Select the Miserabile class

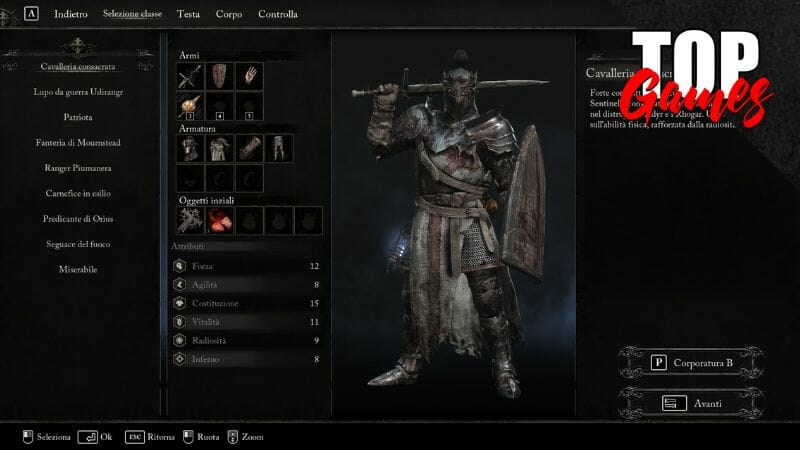click(78, 269)
